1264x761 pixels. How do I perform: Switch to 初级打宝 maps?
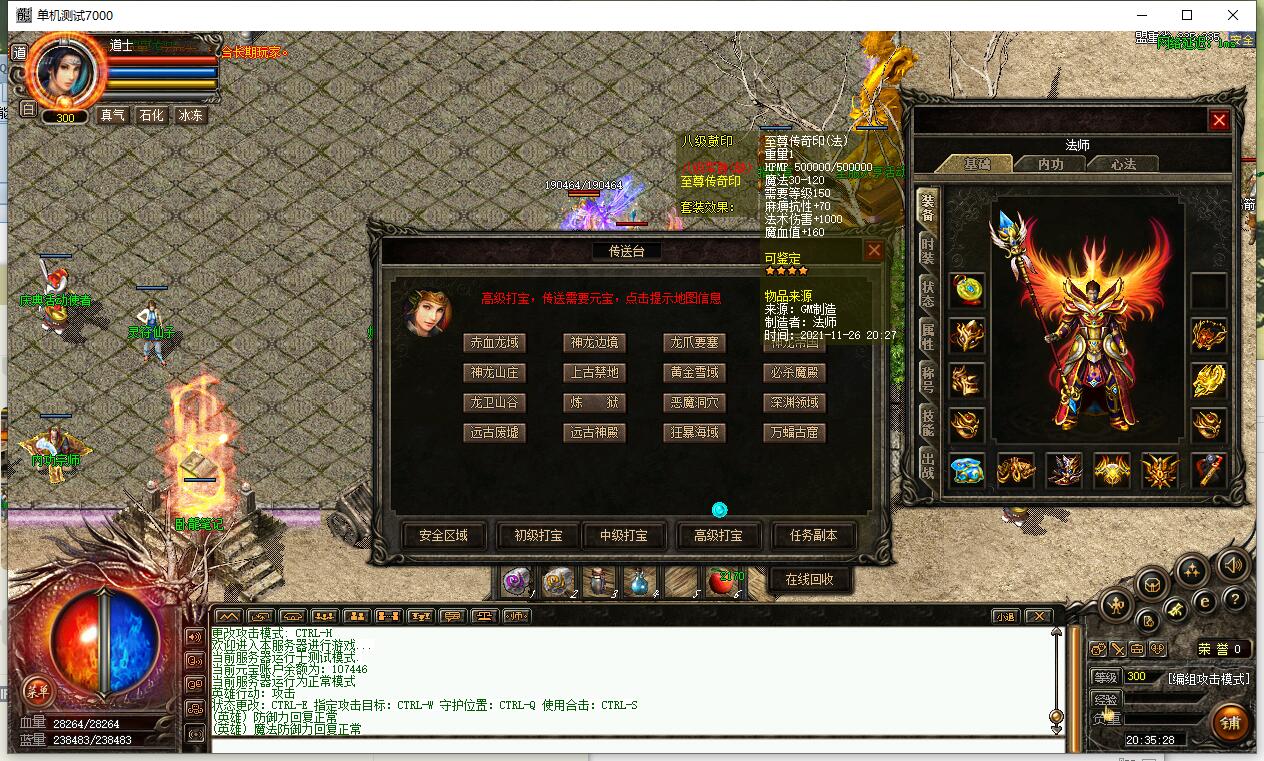(x=538, y=535)
